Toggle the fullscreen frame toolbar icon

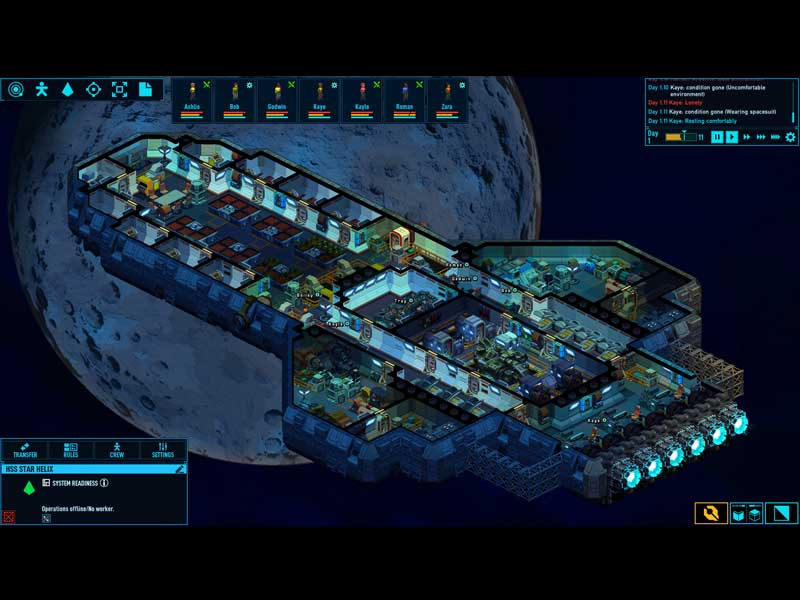coord(120,89)
